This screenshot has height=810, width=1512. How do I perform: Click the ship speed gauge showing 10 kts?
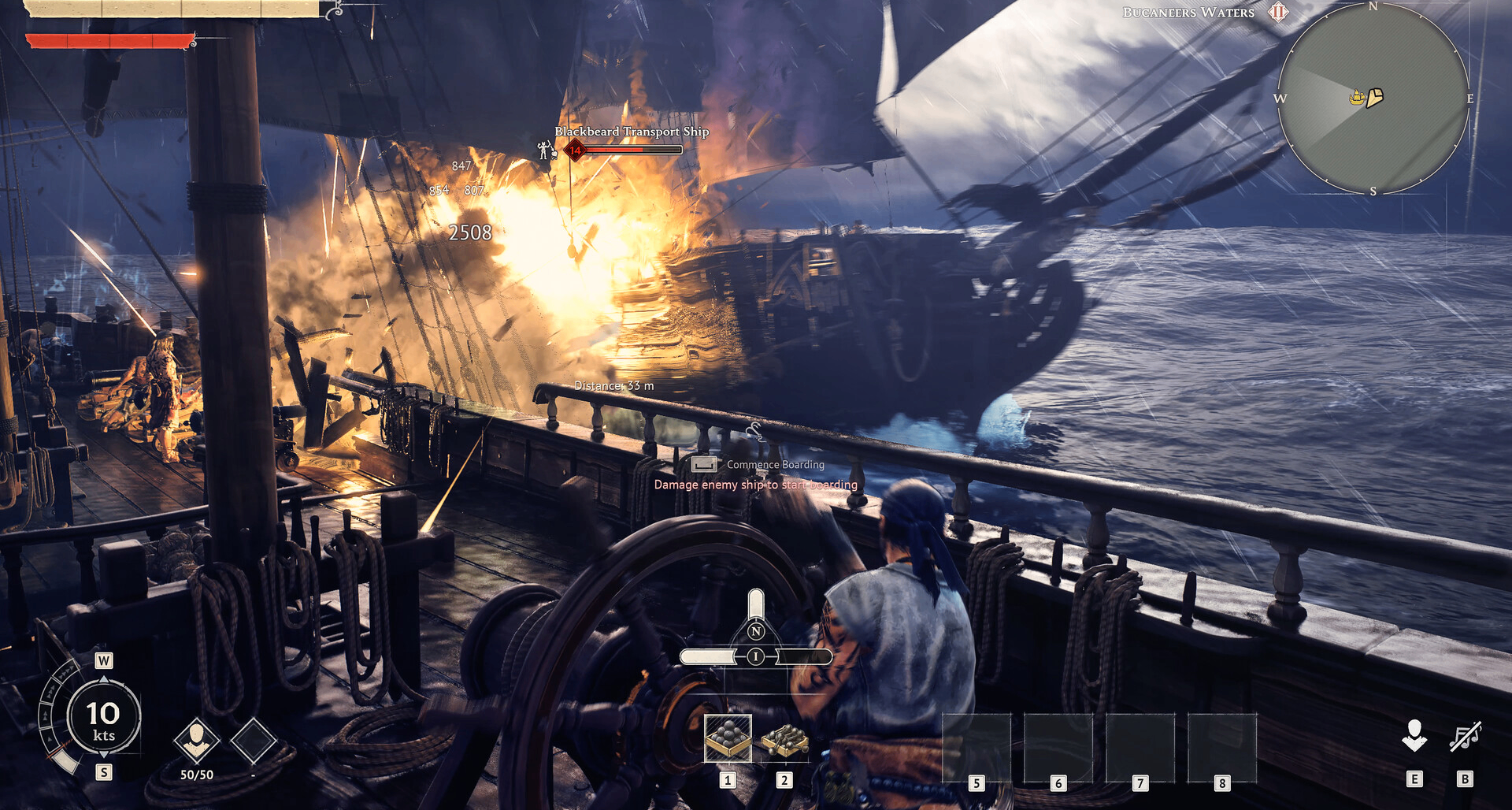(x=103, y=718)
